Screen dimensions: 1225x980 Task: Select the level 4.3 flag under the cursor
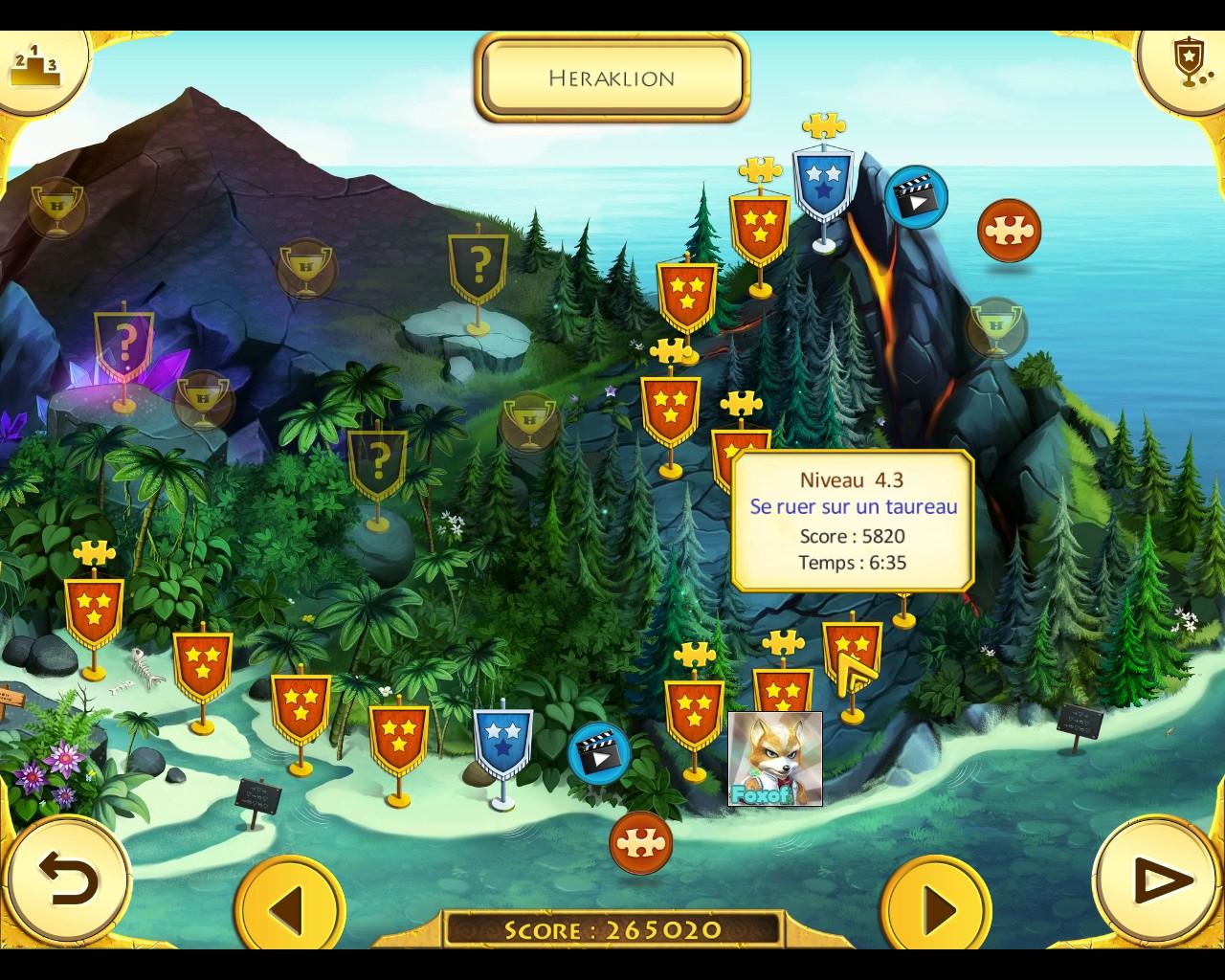[x=851, y=657]
